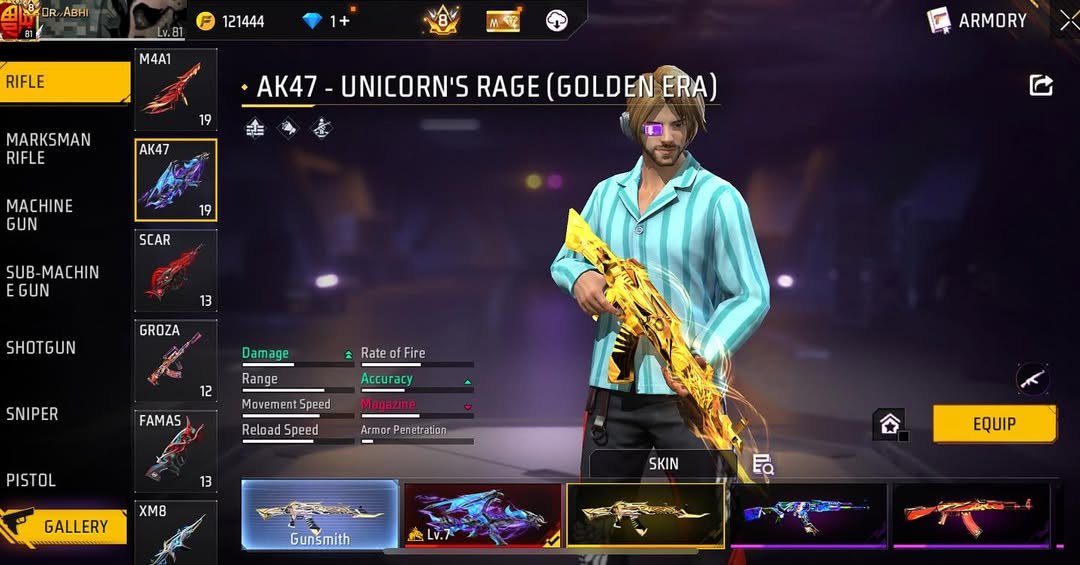
Task: Switch to the Pistol category
Action: coord(31,480)
